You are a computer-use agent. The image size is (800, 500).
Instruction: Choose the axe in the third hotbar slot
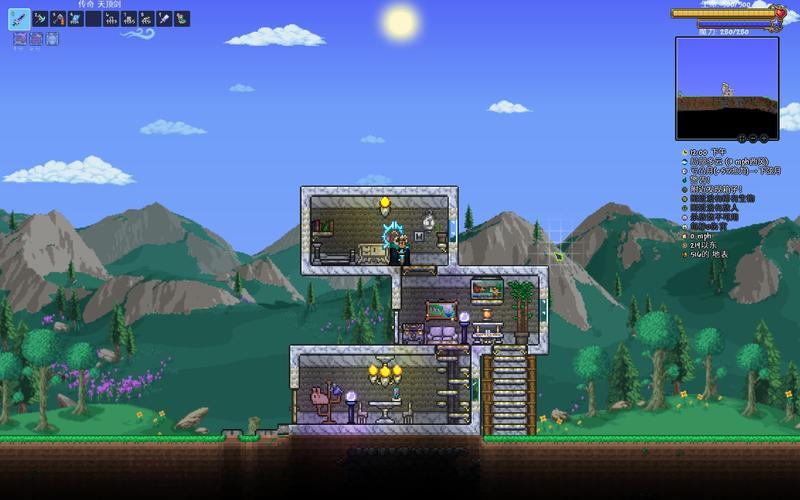point(58,18)
